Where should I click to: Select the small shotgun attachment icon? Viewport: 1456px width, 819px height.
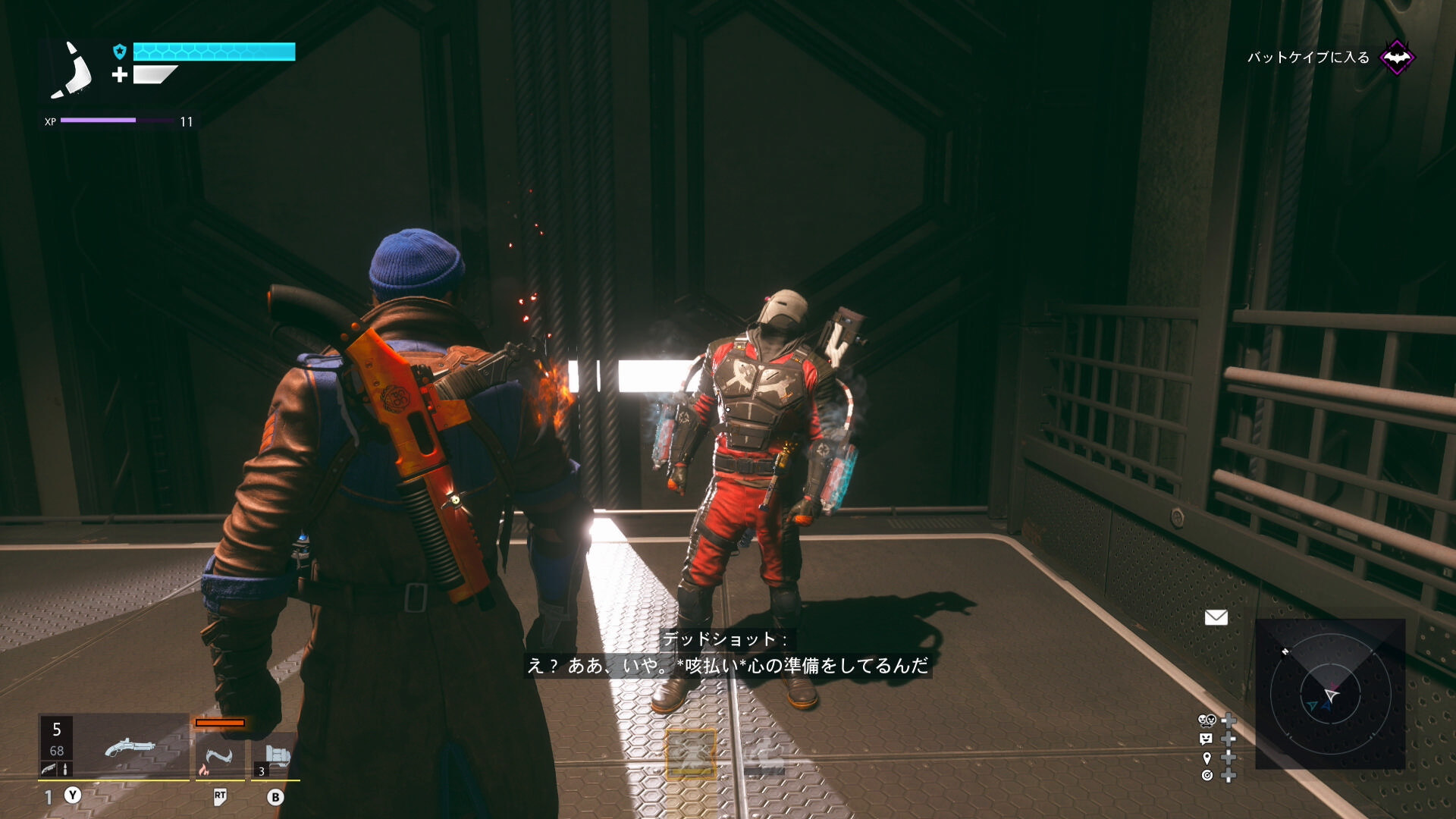tap(49, 769)
